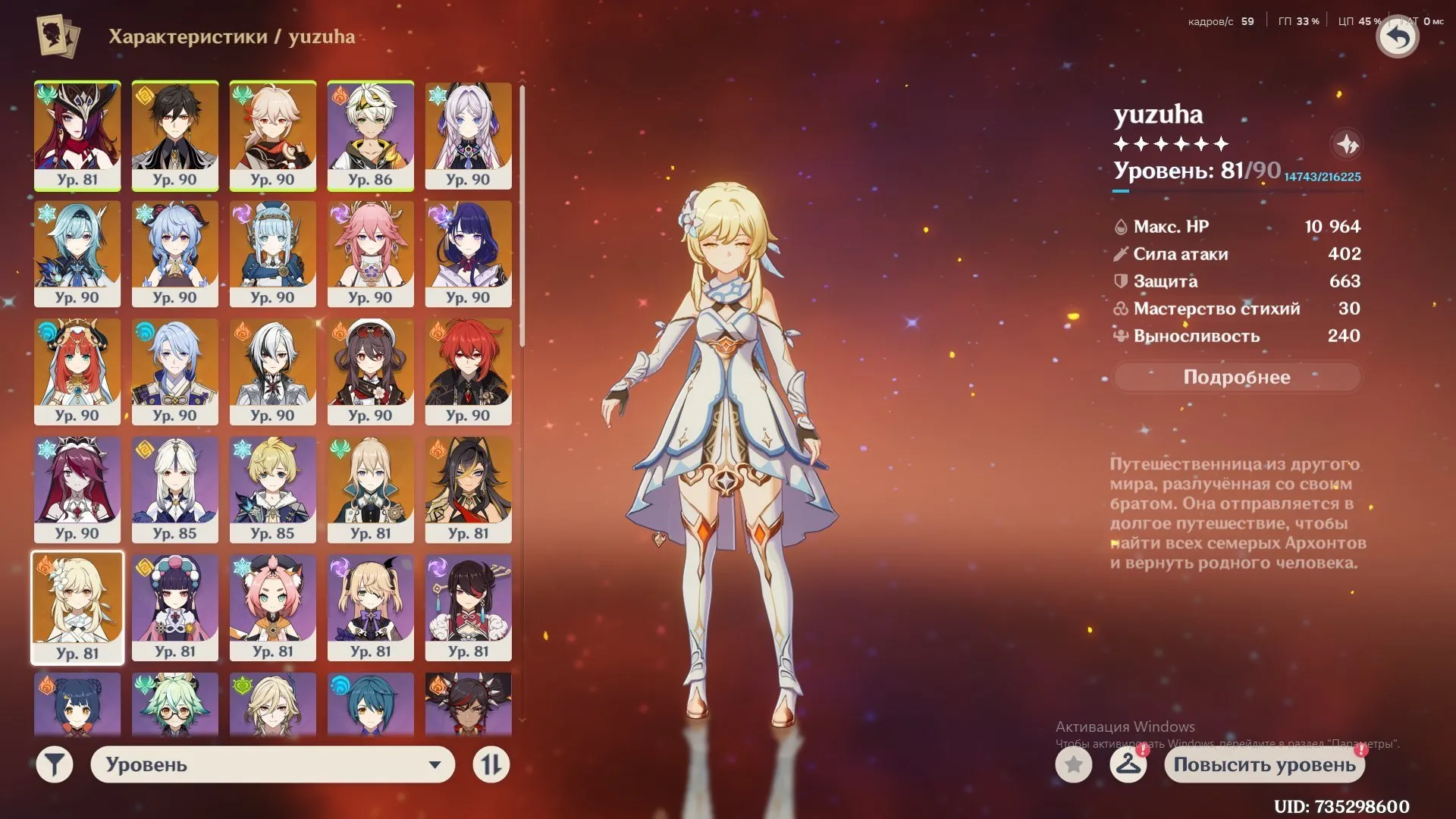This screenshot has height=819, width=1456.
Task: Click the sort order arrows icon beside Уровень
Action: tap(491, 764)
